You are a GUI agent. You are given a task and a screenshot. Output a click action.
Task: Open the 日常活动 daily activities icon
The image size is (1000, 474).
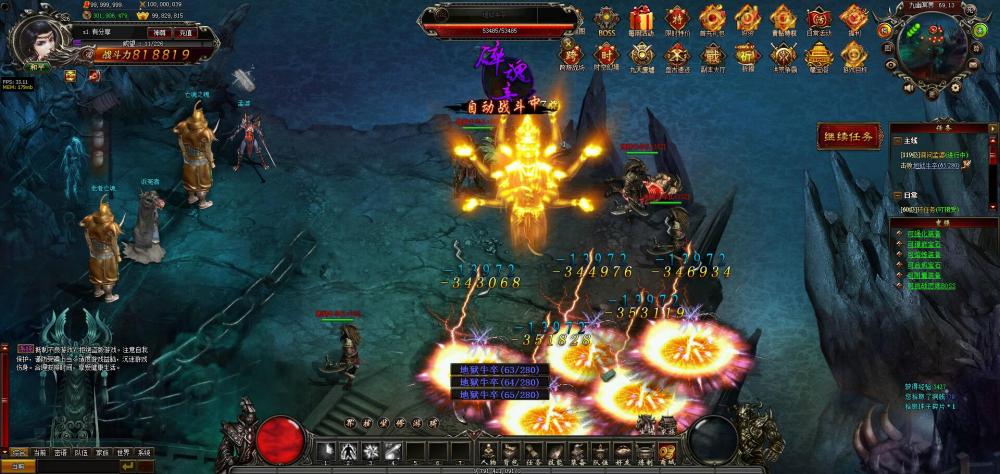point(818,20)
